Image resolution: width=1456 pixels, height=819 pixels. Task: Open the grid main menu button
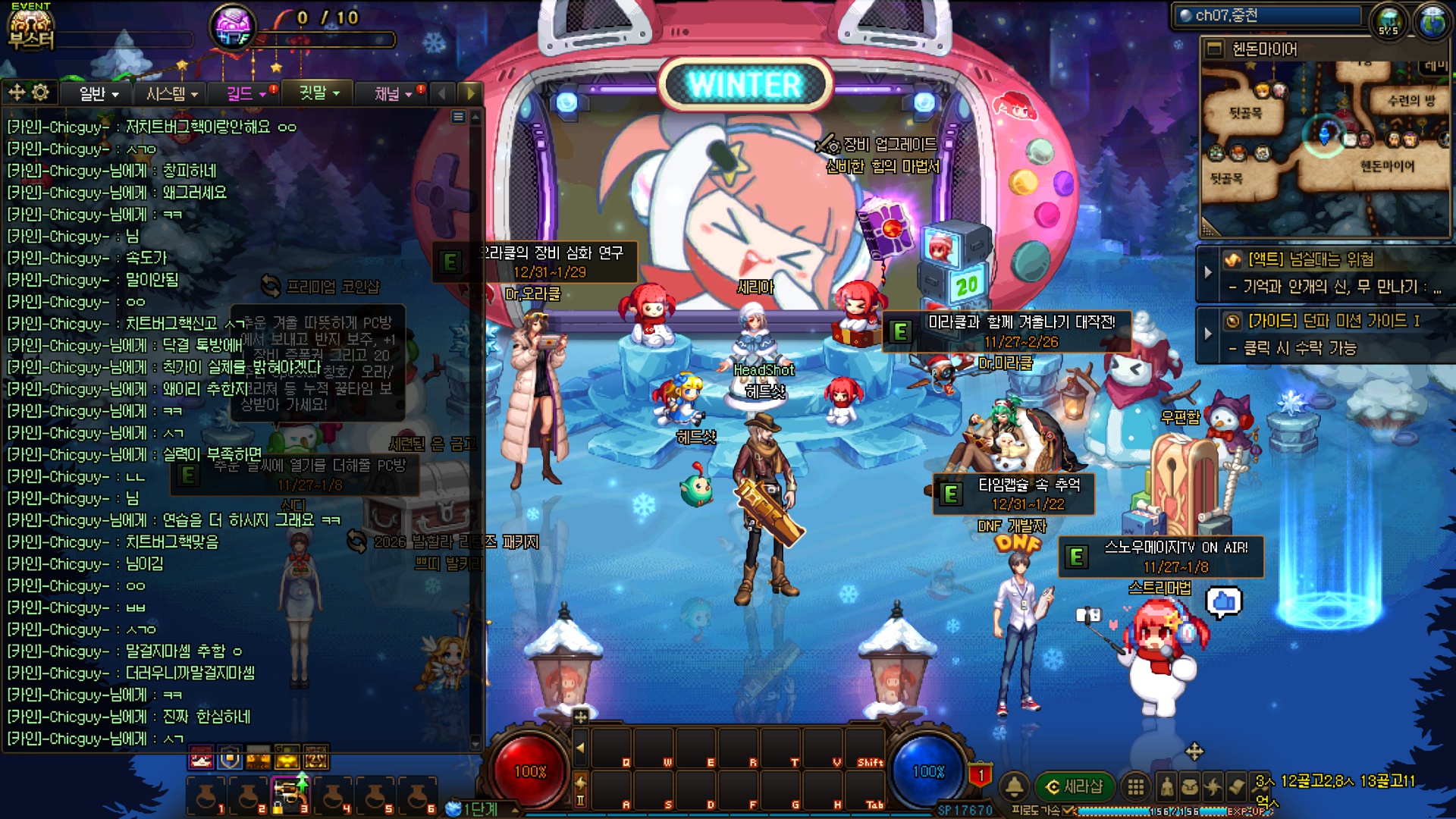point(1135,786)
